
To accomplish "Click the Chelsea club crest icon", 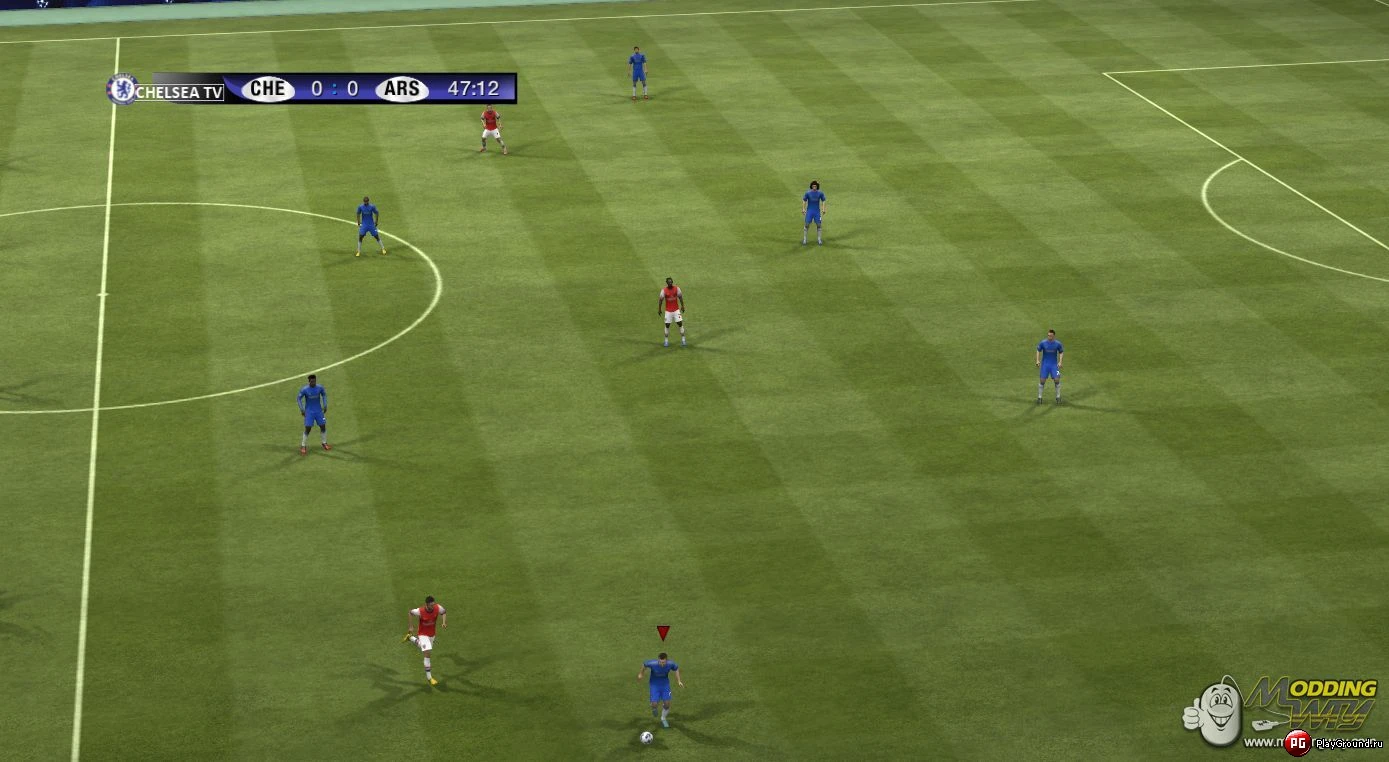I will click(x=123, y=89).
